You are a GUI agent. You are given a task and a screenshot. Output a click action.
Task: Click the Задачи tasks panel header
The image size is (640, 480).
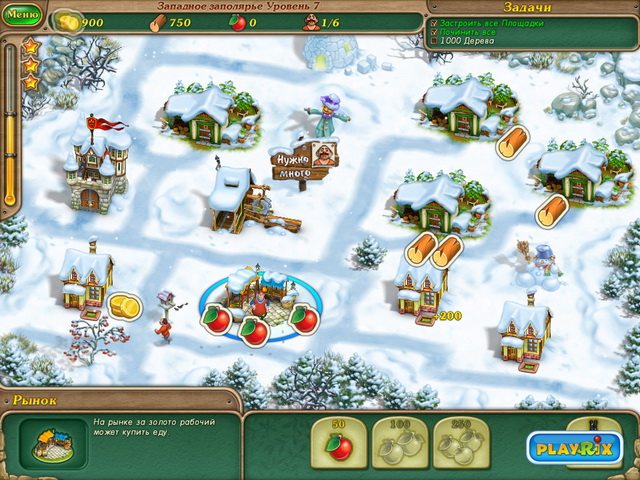tap(531, 6)
